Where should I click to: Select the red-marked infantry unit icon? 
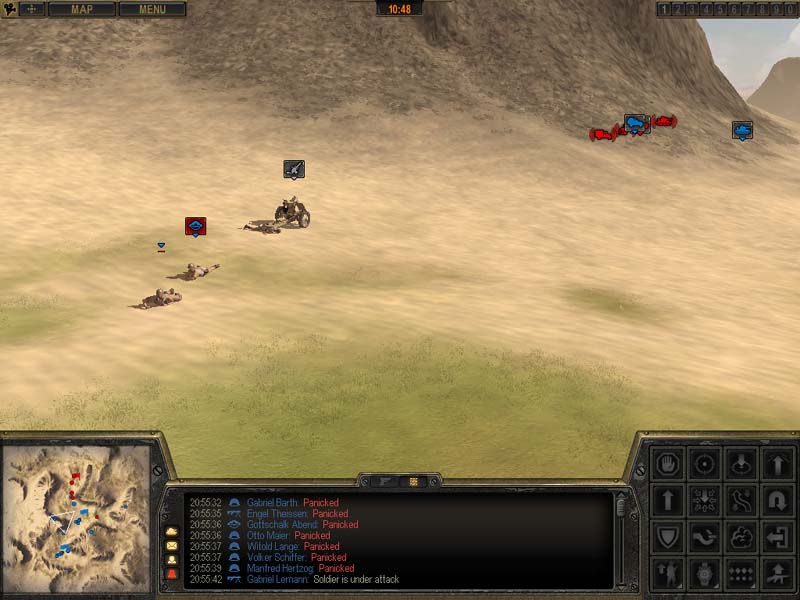[195, 227]
